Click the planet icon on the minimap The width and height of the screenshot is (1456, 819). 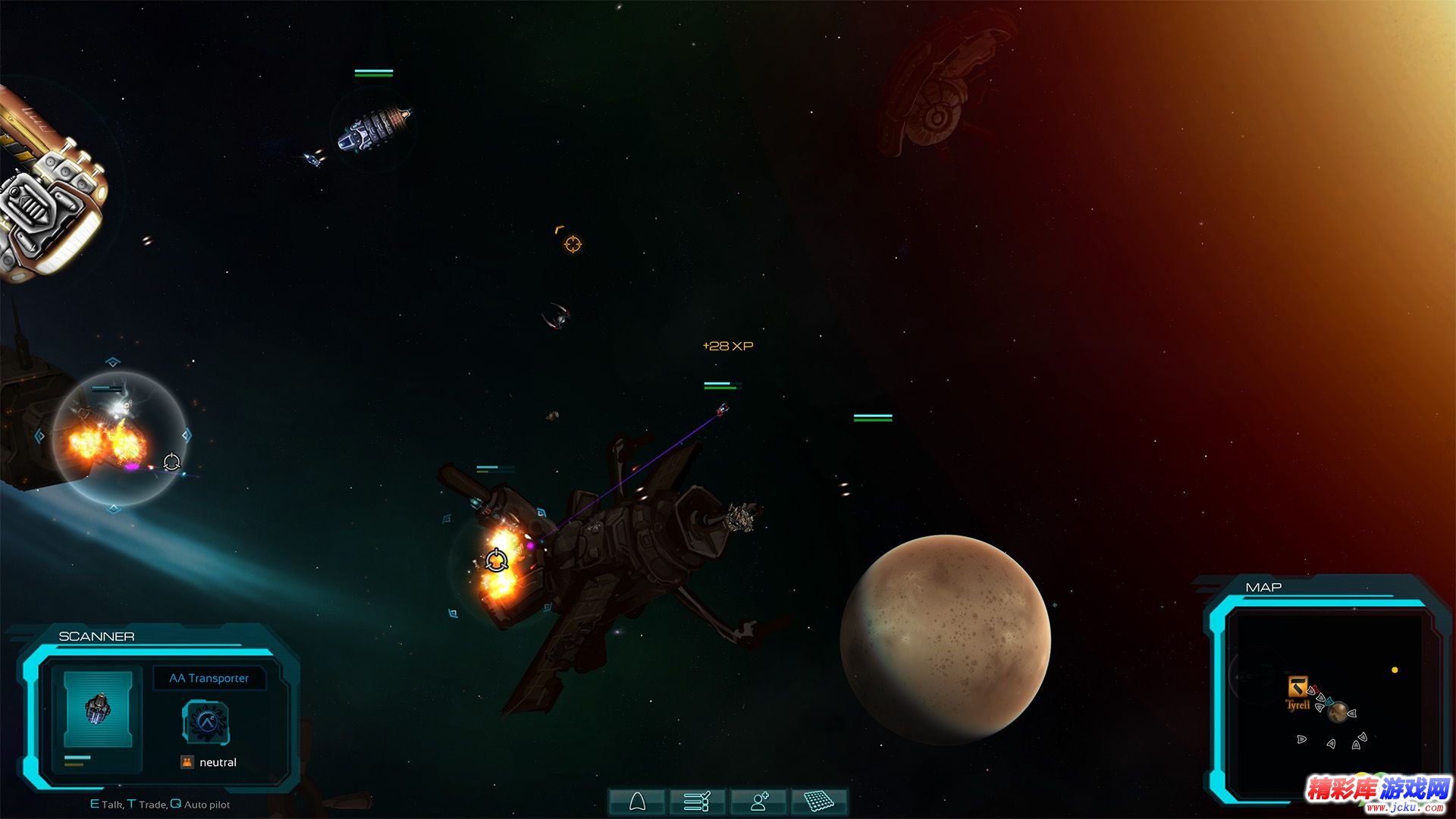pos(1338,711)
